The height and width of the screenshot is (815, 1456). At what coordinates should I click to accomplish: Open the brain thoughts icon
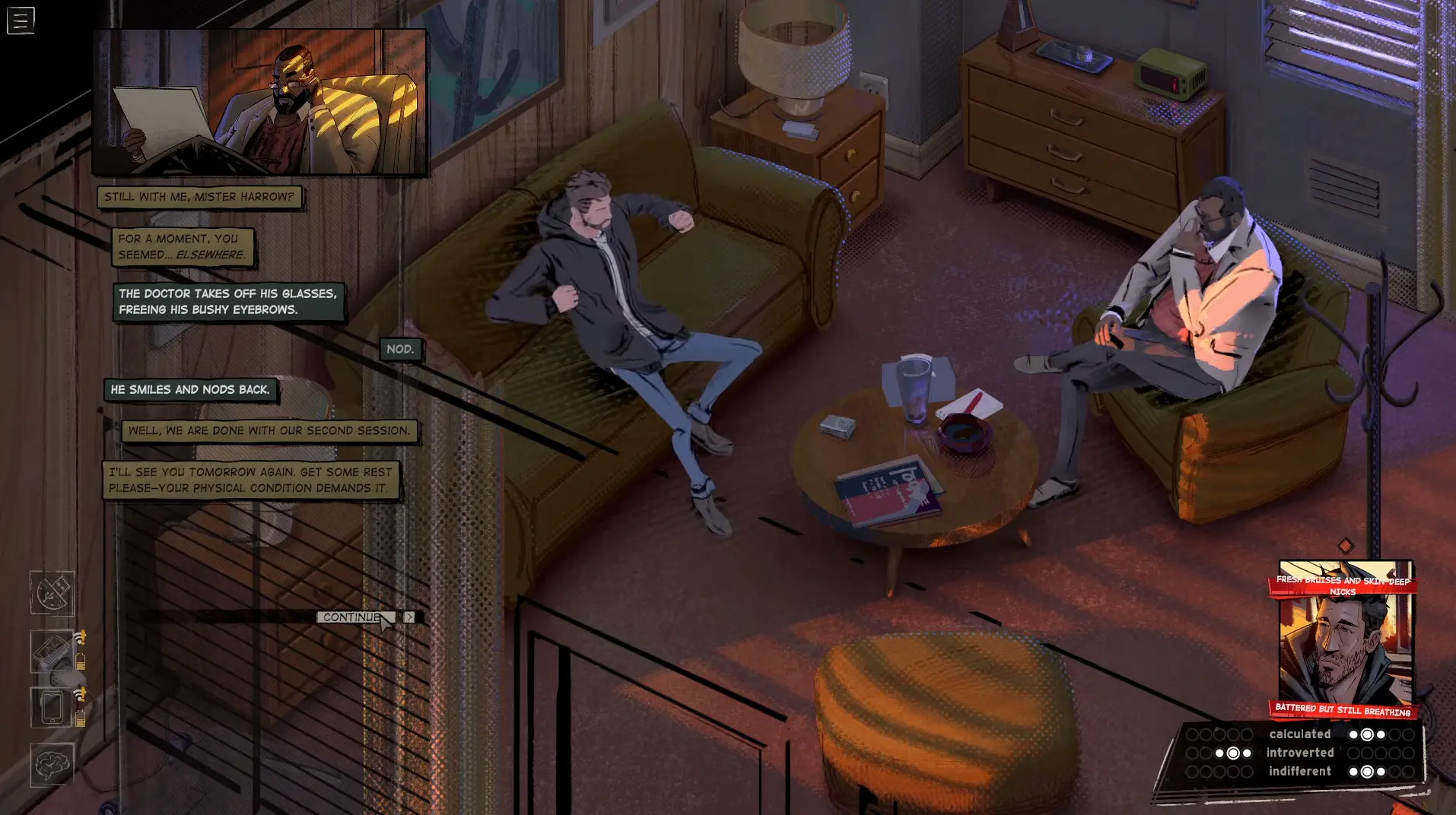52,765
